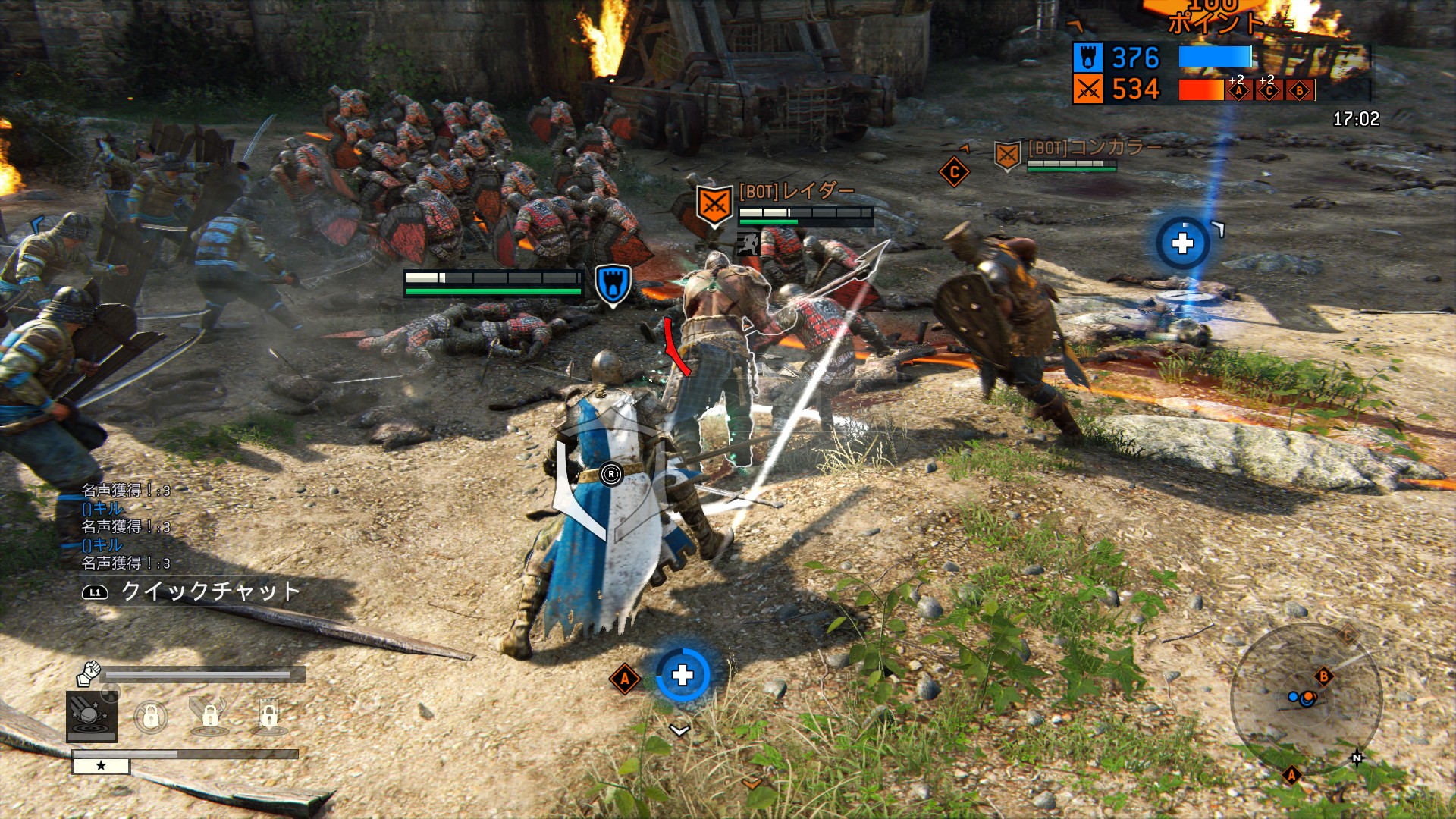Activate the meteor planet feat icon
The width and height of the screenshot is (1456, 819).
[x=92, y=716]
